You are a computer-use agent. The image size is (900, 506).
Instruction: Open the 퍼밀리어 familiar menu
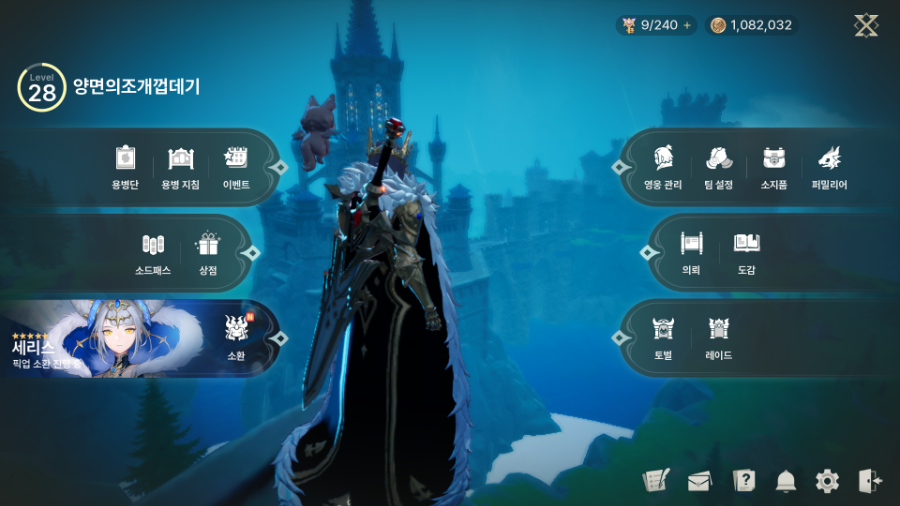pyautogui.click(x=829, y=166)
